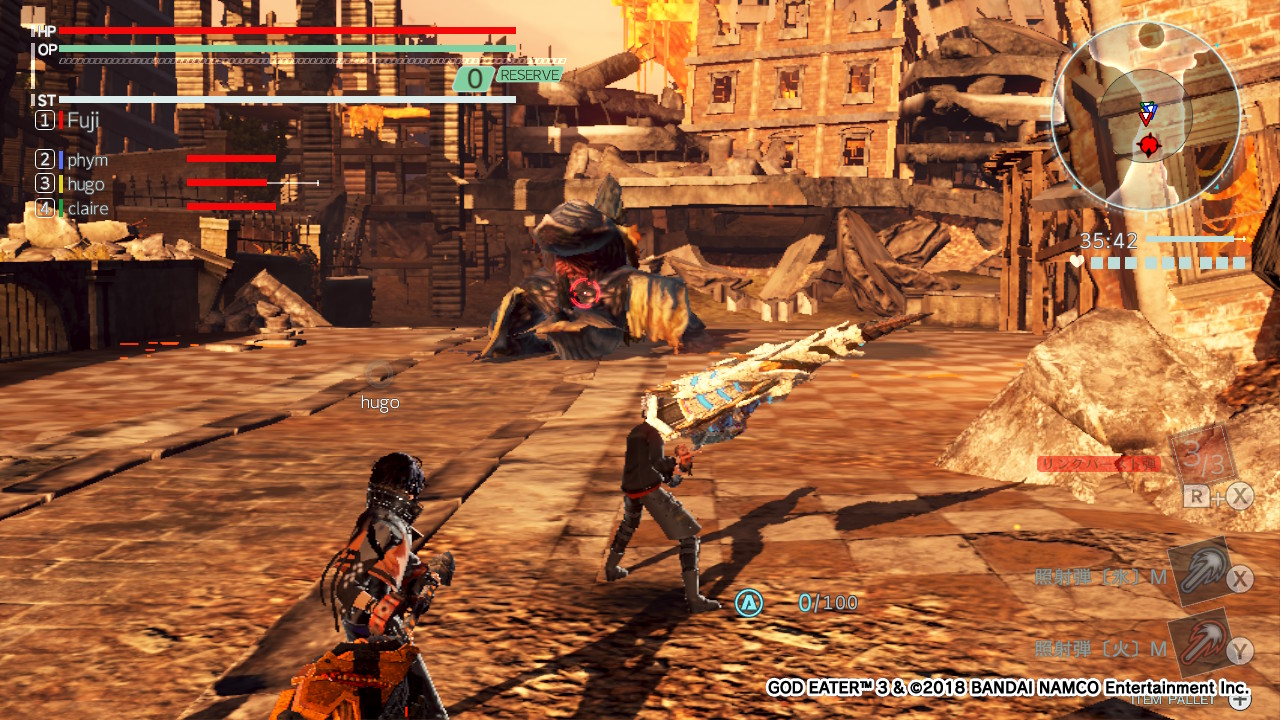This screenshot has width=1280, height=720.
Task: Select party member claire in the list
Action: (x=88, y=208)
